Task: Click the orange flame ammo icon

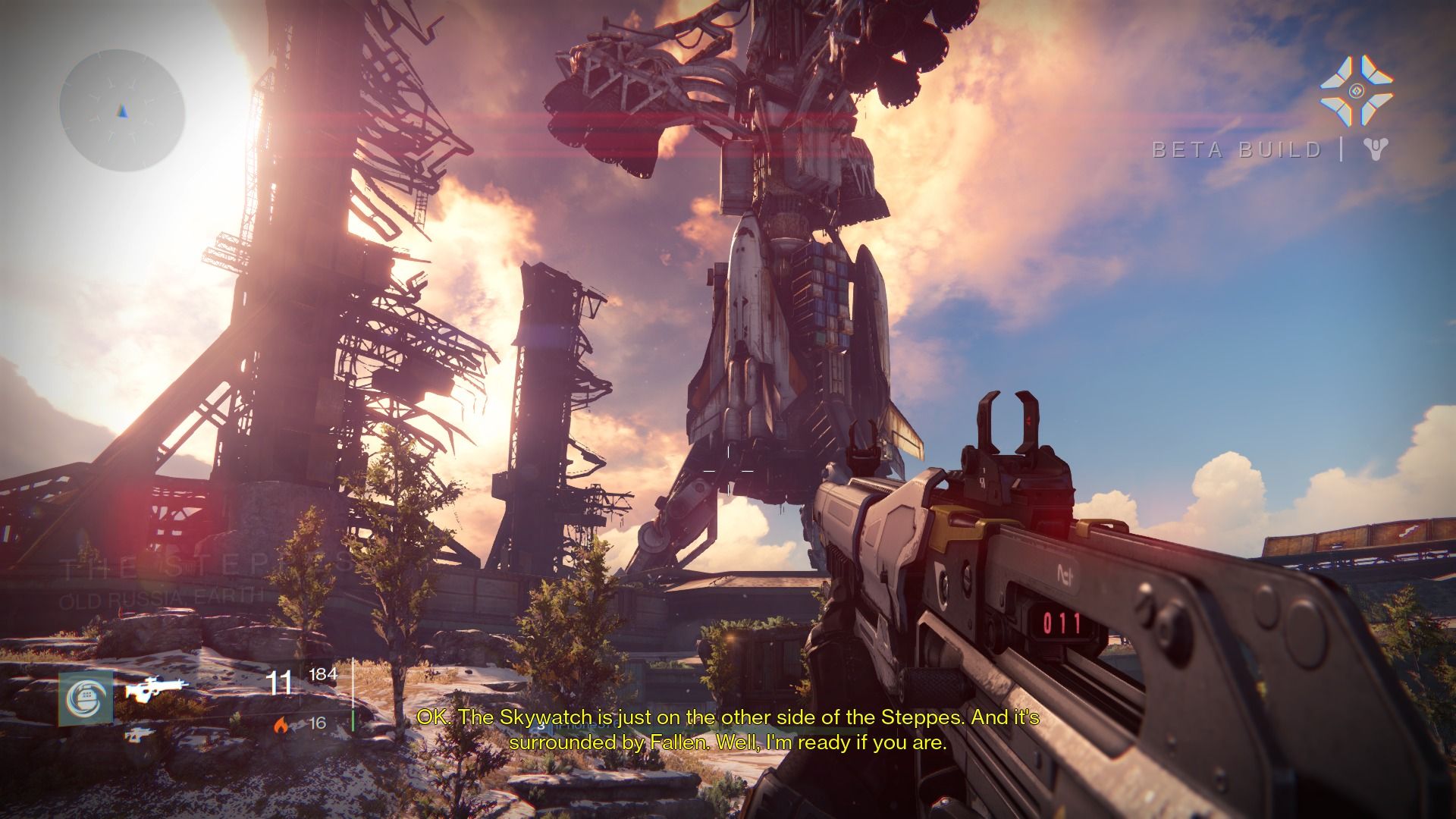Action: coord(281,724)
